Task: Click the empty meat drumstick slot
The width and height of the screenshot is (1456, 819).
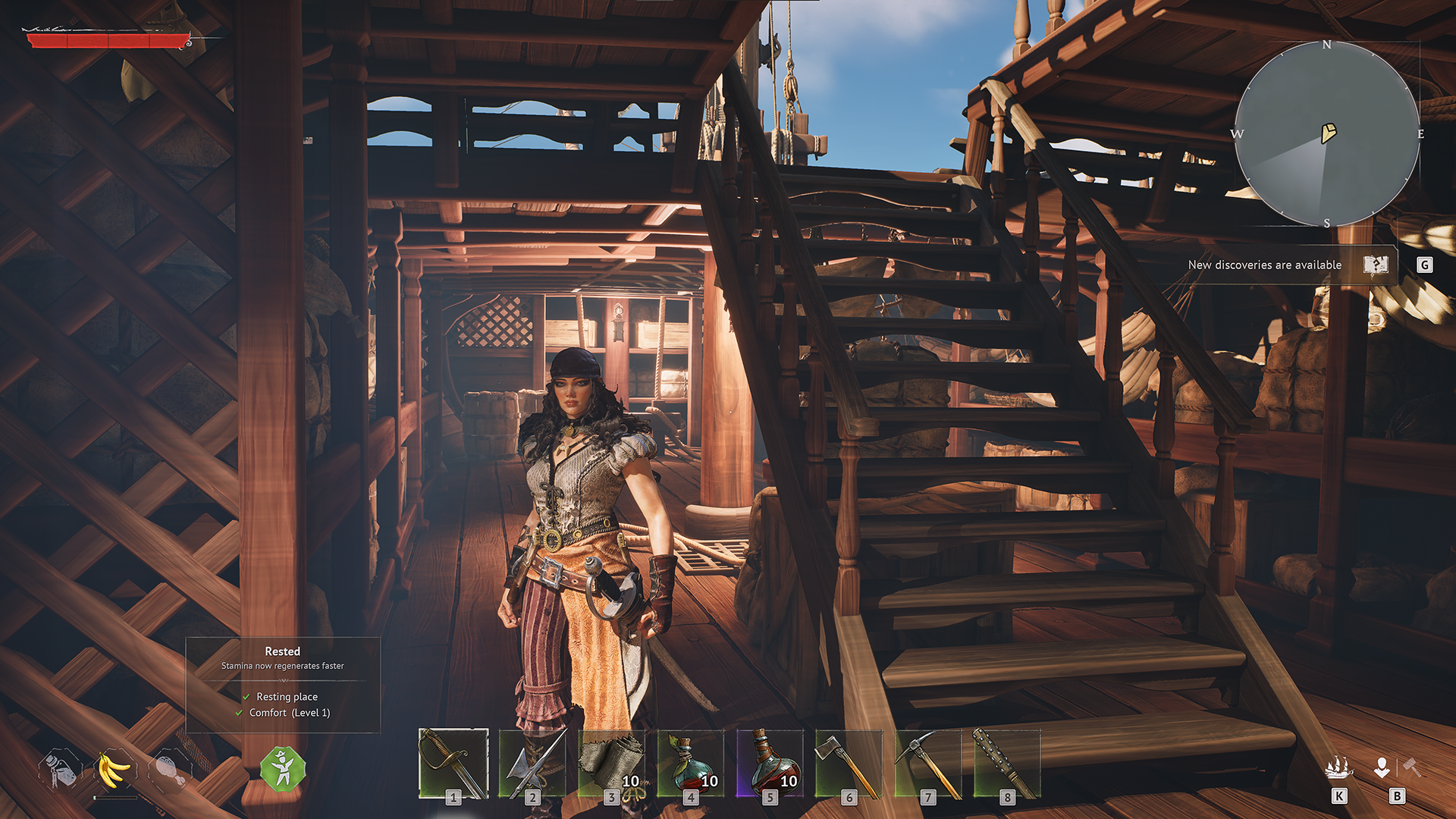Action: pyautogui.click(x=168, y=770)
